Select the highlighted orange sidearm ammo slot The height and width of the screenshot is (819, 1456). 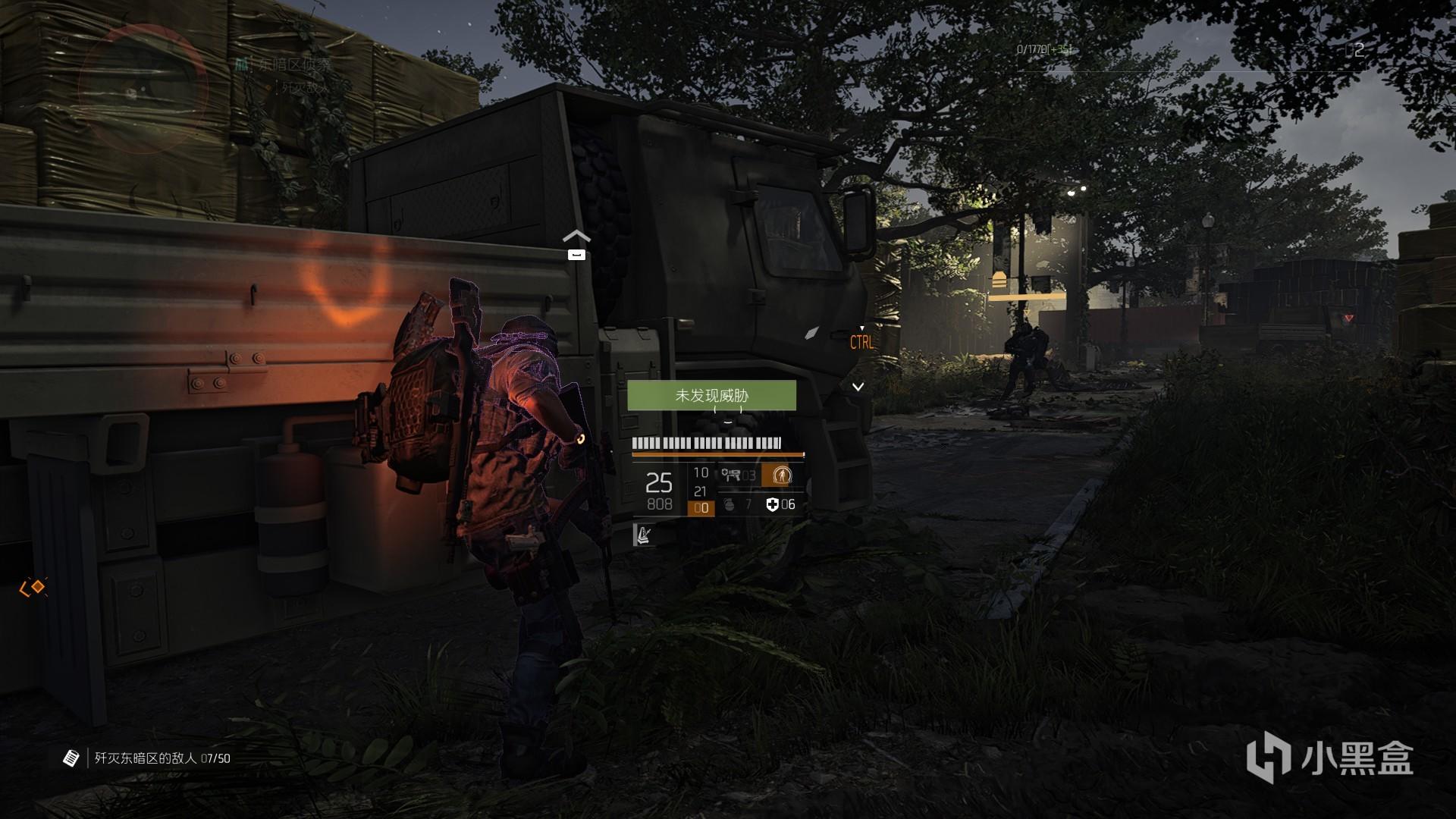(x=701, y=508)
